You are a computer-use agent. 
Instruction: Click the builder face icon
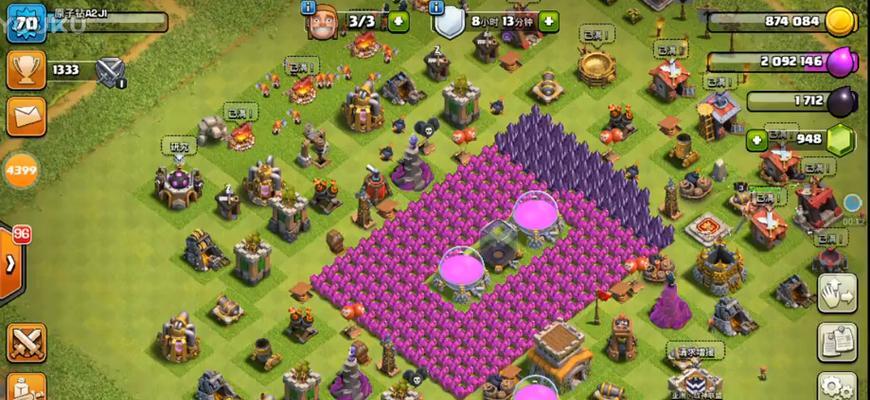tap(322, 21)
